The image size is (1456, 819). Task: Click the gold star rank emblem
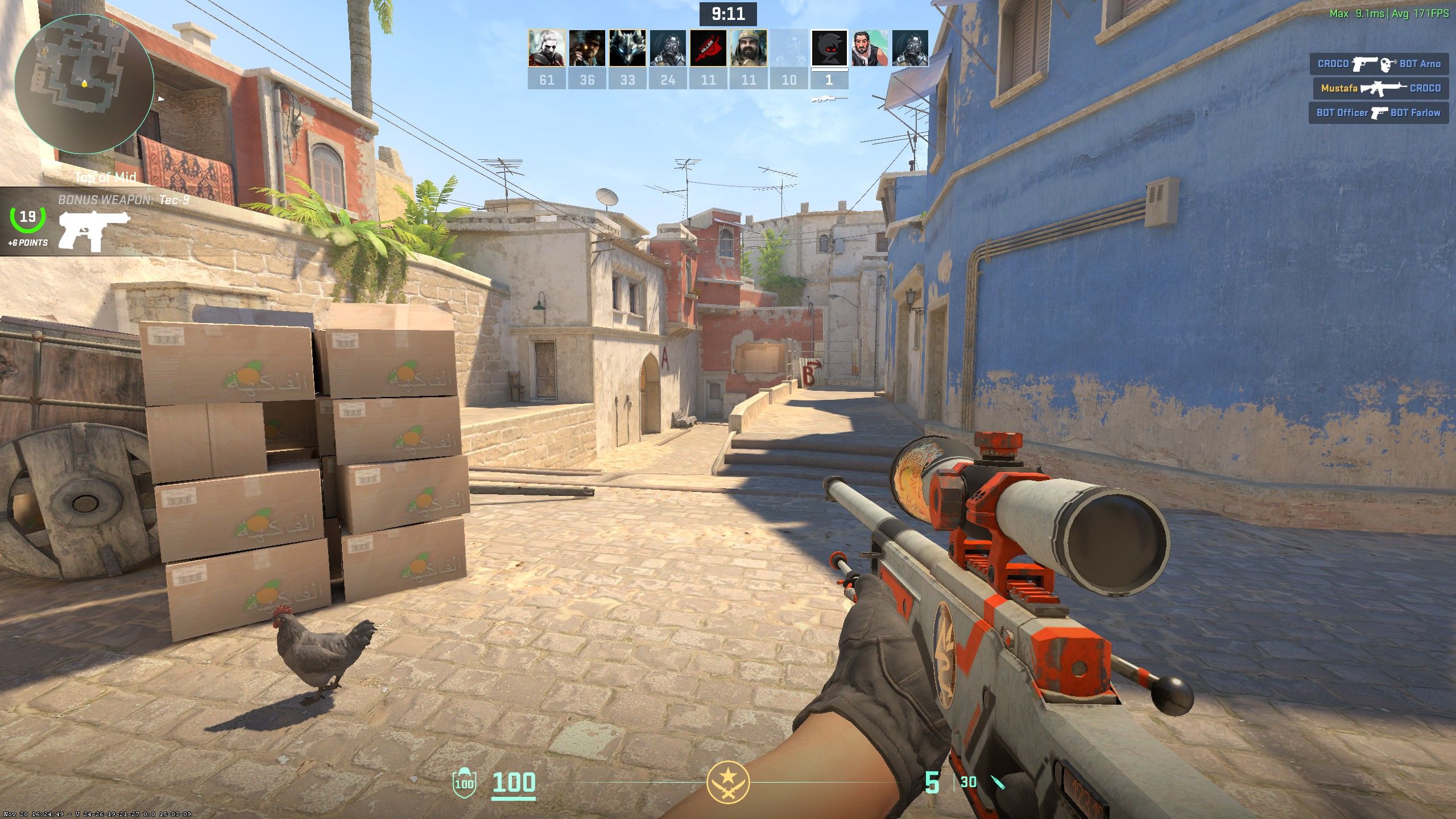(727, 782)
